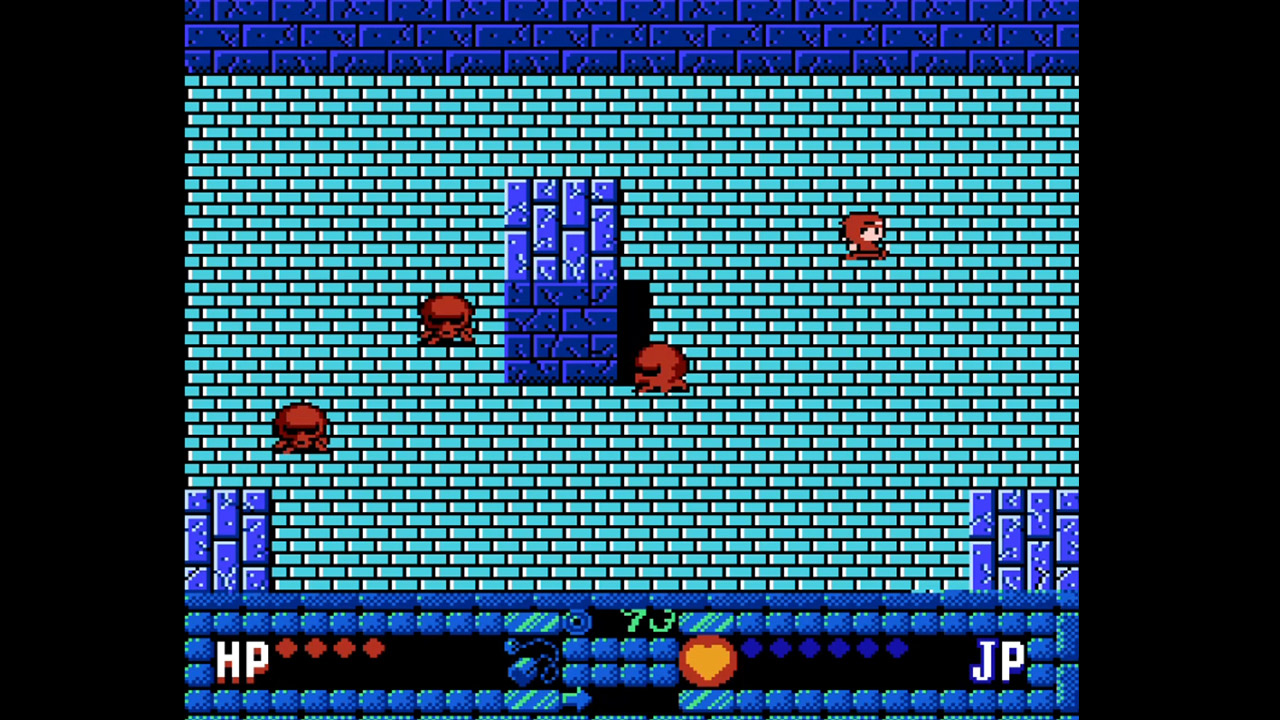Click the blue arrow icon below the item slot
The width and height of the screenshot is (1280, 720).
point(577,698)
